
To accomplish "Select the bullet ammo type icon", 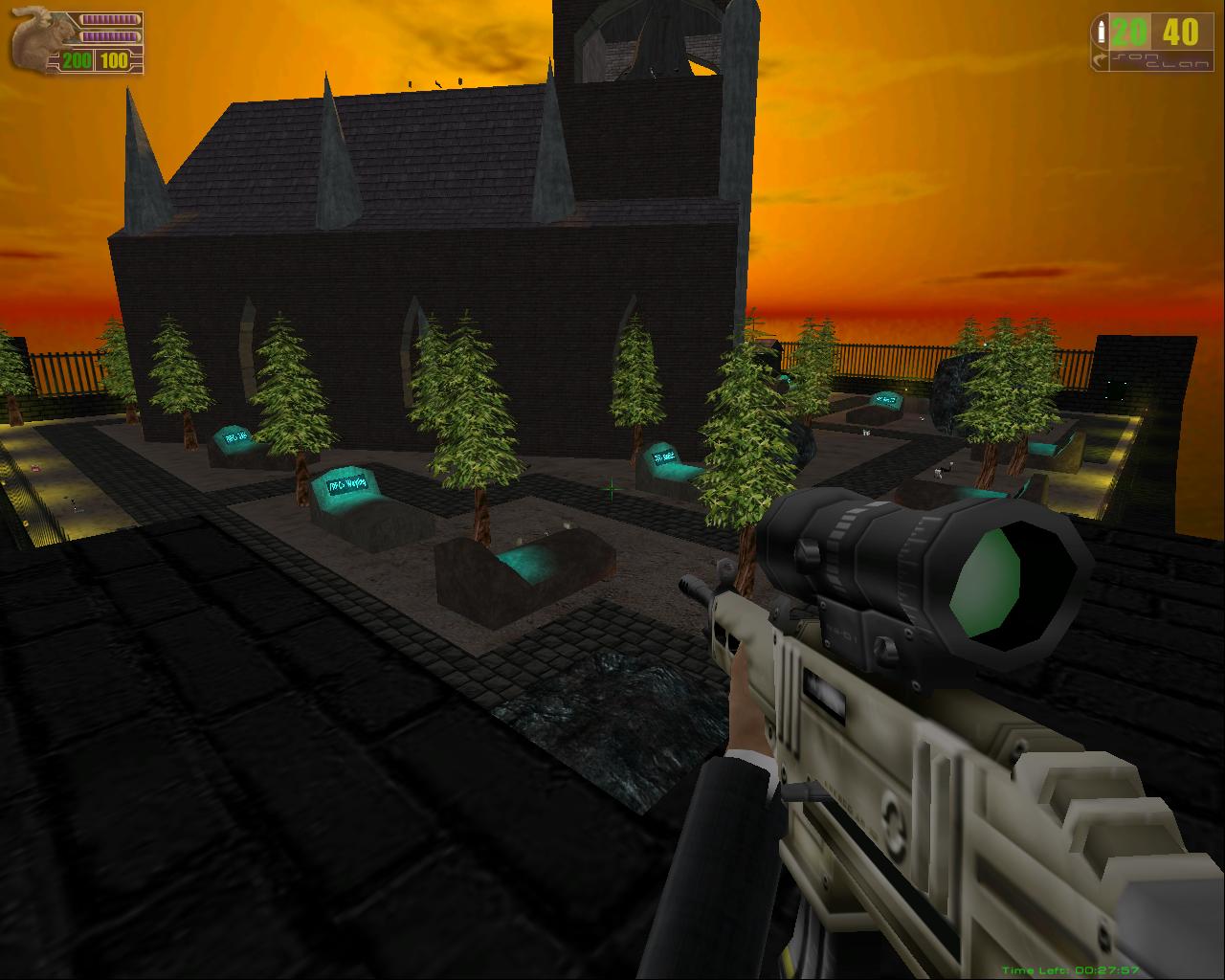I will (x=1102, y=32).
